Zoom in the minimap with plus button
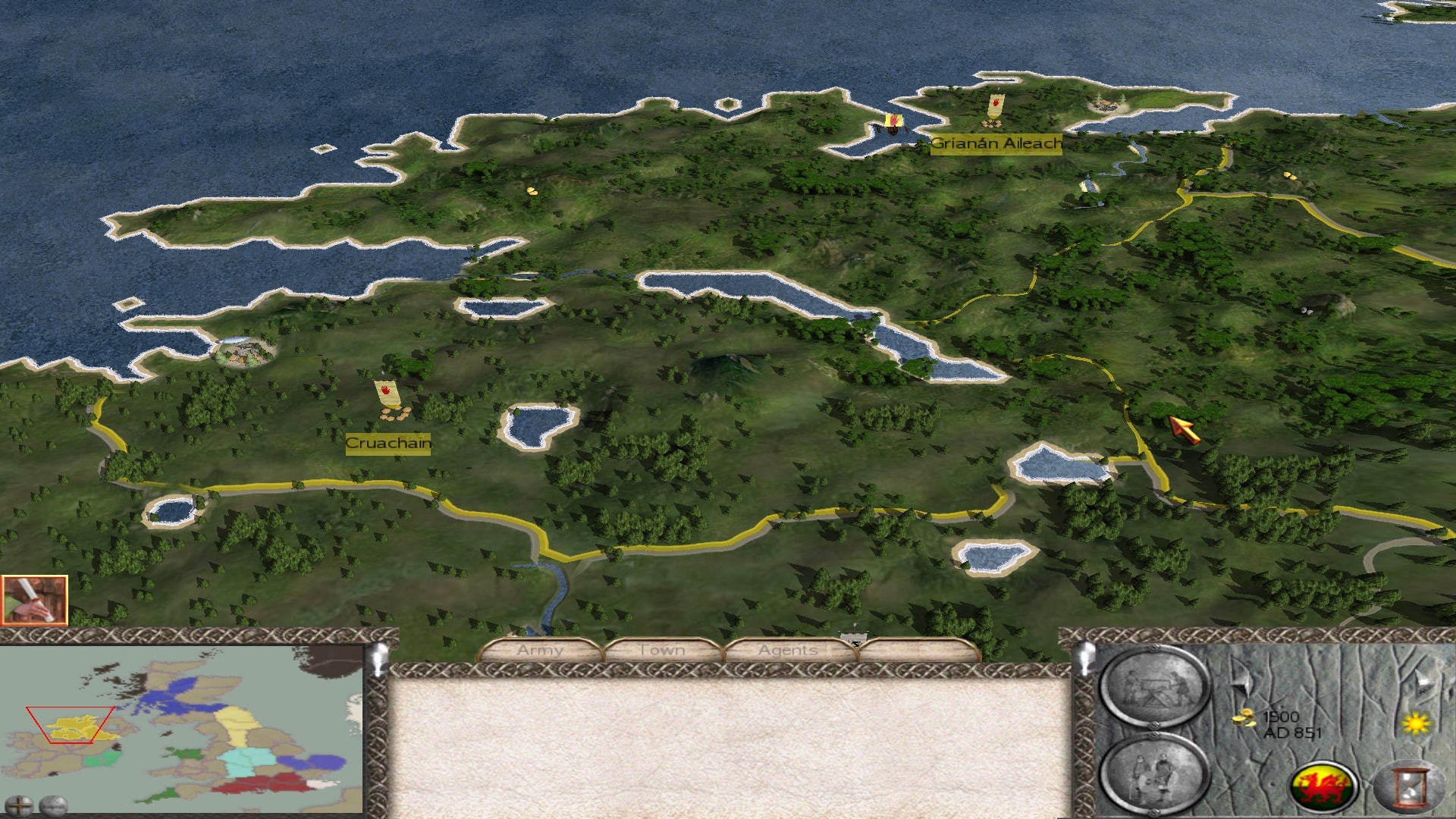This screenshot has width=1456, height=819. pyautogui.click(x=18, y=805)
